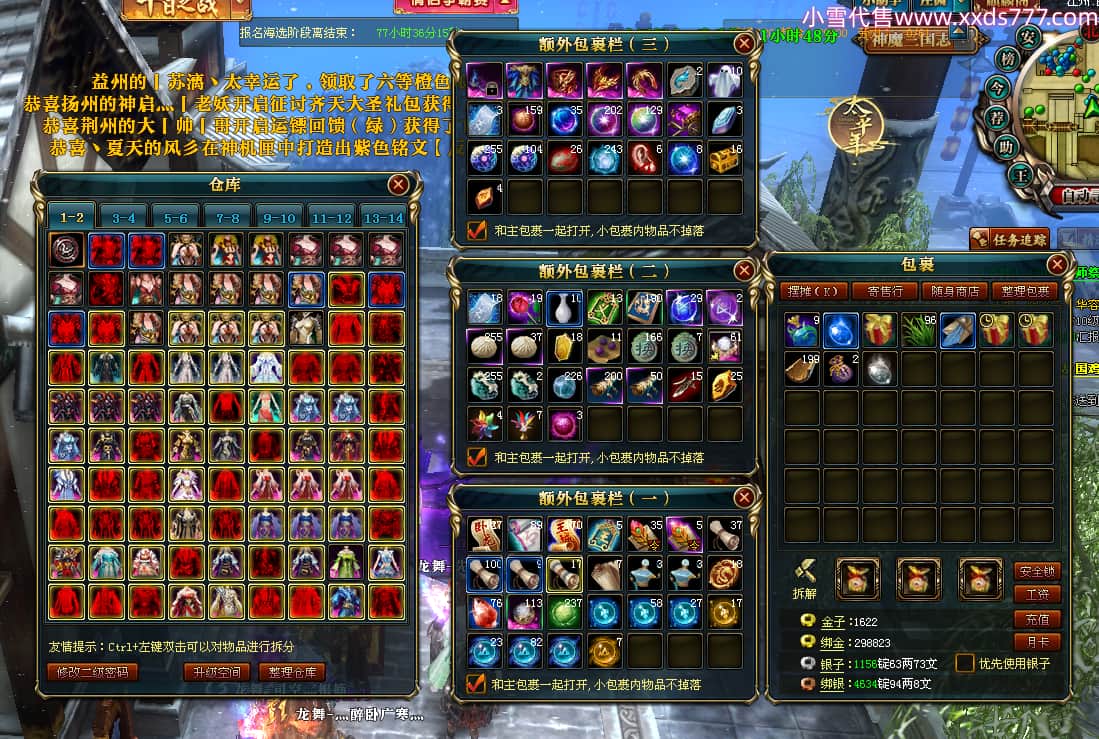Screen dimensions: 1099x739
Task: Open warehouse tab 13-14
Action: click(383, 217)
